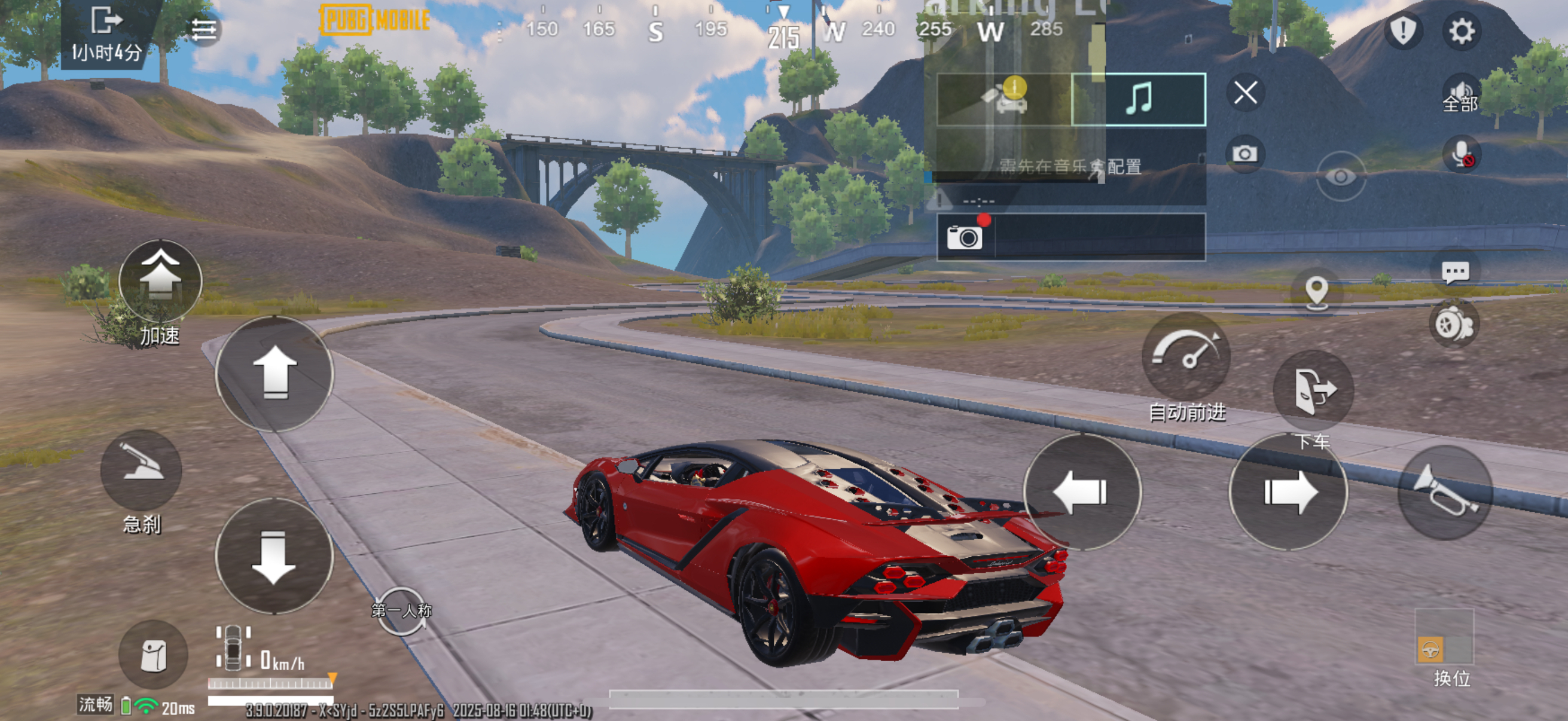Screen dimensions: 1568x721
Task: Toggle the 第一人称 first-person view
Action: [x=402, y=610]
